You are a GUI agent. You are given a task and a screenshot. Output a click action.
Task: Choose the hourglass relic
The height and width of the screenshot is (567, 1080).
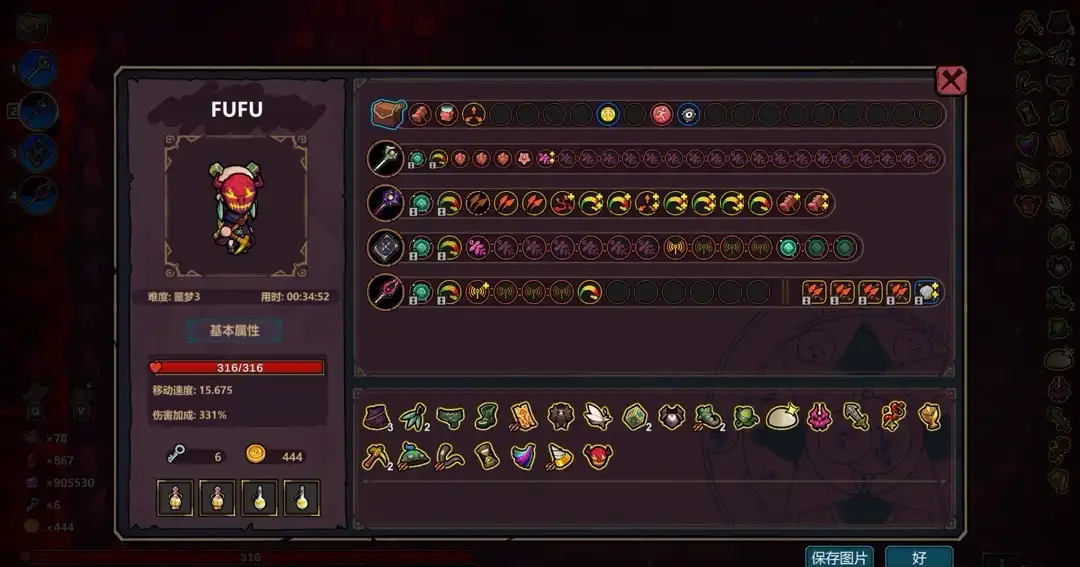coord(485,456)
